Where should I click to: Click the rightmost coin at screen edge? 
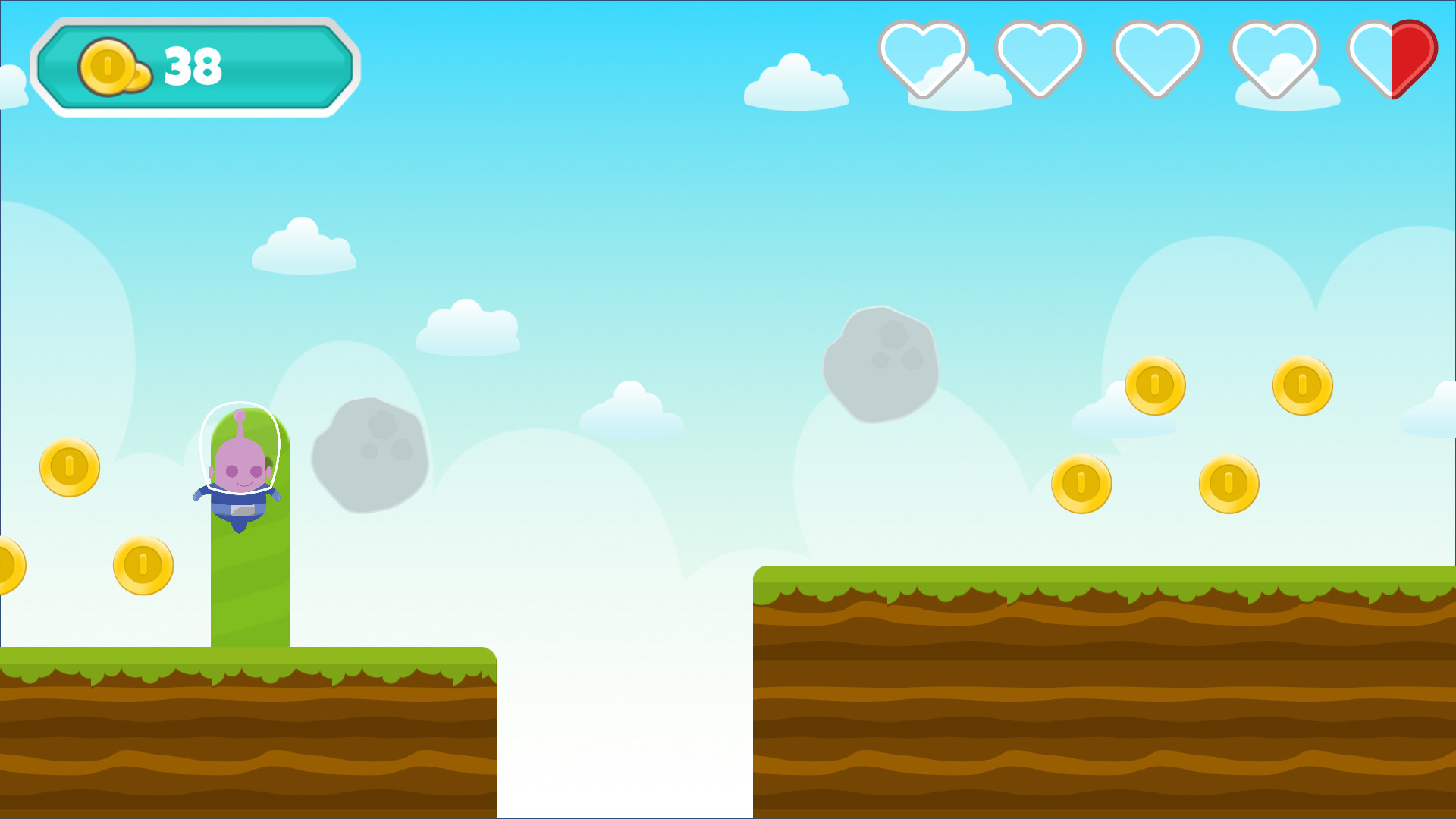click(1301, 385)
